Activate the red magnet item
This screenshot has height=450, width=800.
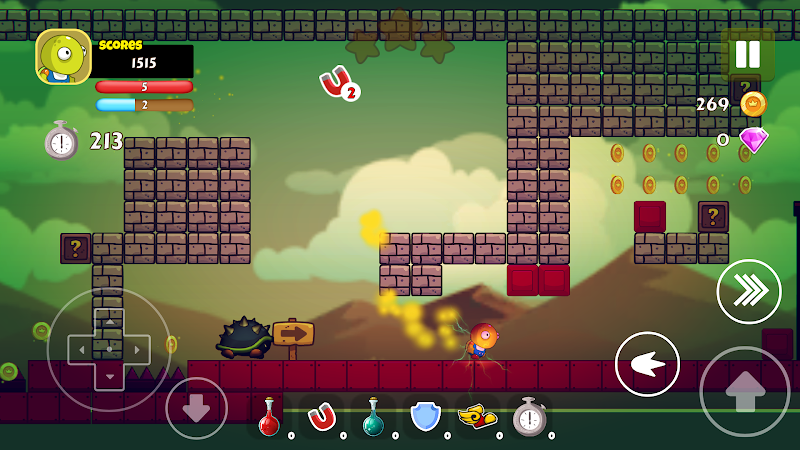click(321, 417)
